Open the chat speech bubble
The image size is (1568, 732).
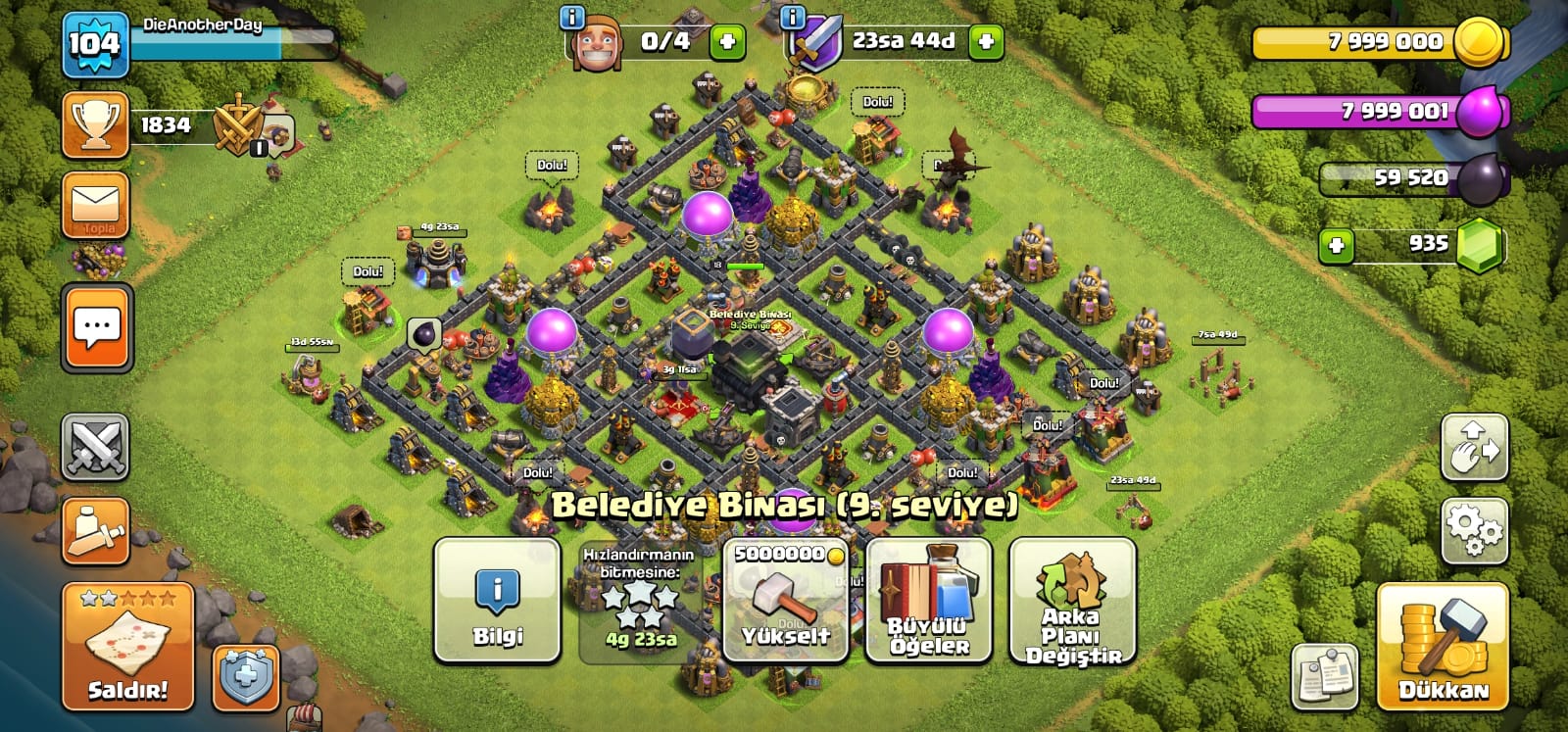point(96,328)
